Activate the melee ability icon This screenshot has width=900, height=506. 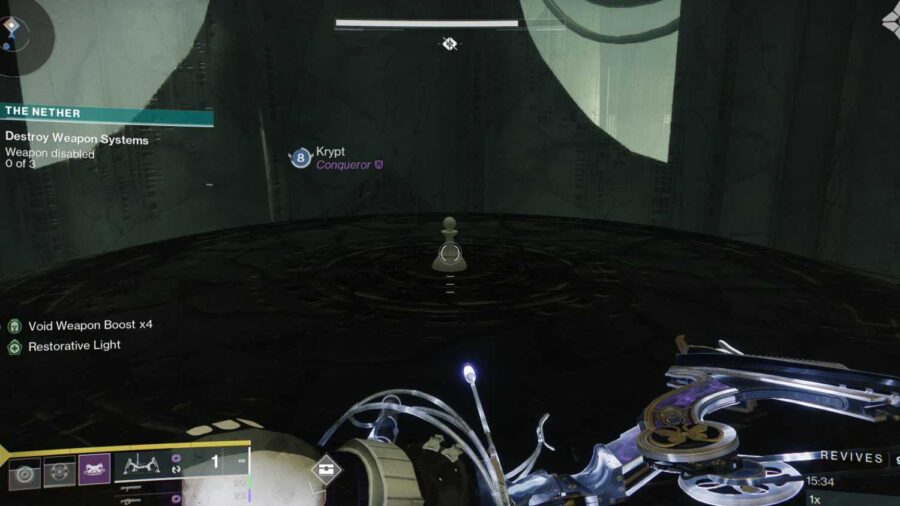(x=59, y=470)
